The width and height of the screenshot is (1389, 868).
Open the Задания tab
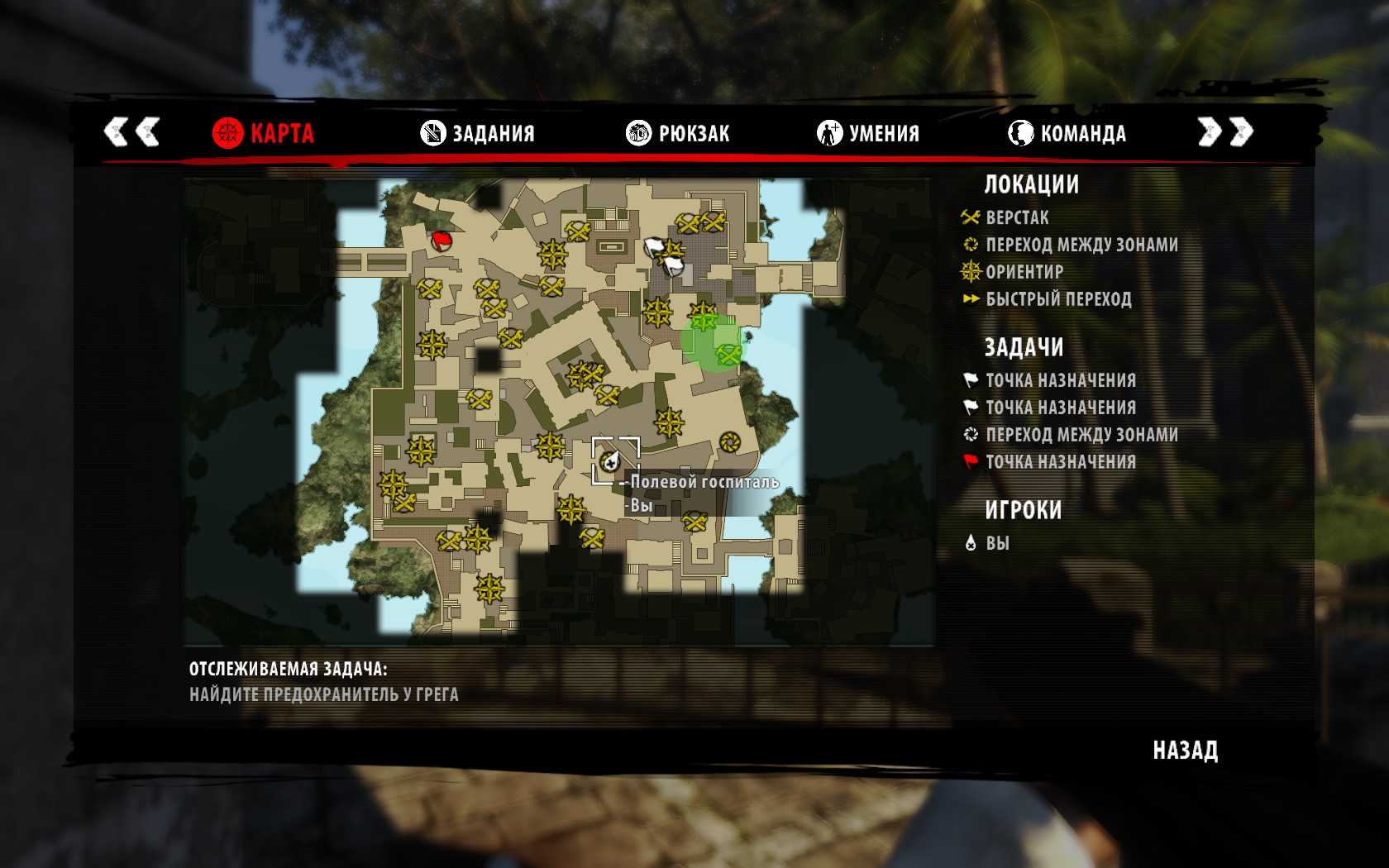click(478, 133)
